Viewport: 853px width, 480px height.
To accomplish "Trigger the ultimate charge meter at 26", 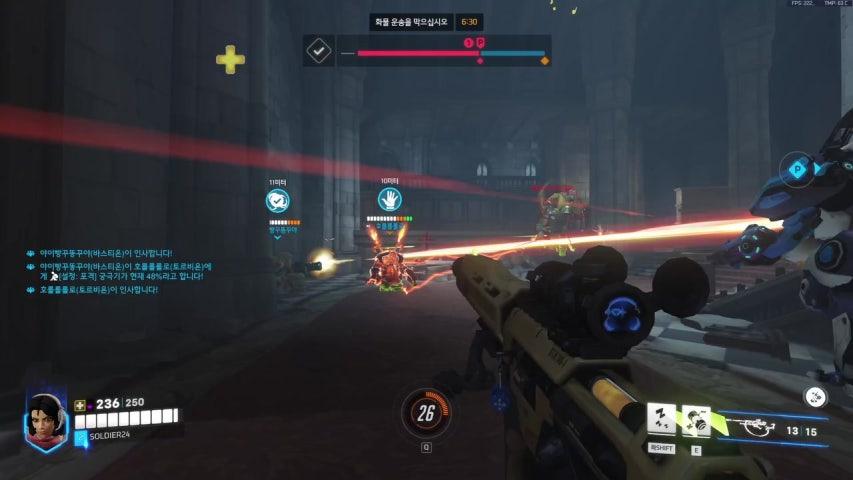I will click(x=426, y=413).
